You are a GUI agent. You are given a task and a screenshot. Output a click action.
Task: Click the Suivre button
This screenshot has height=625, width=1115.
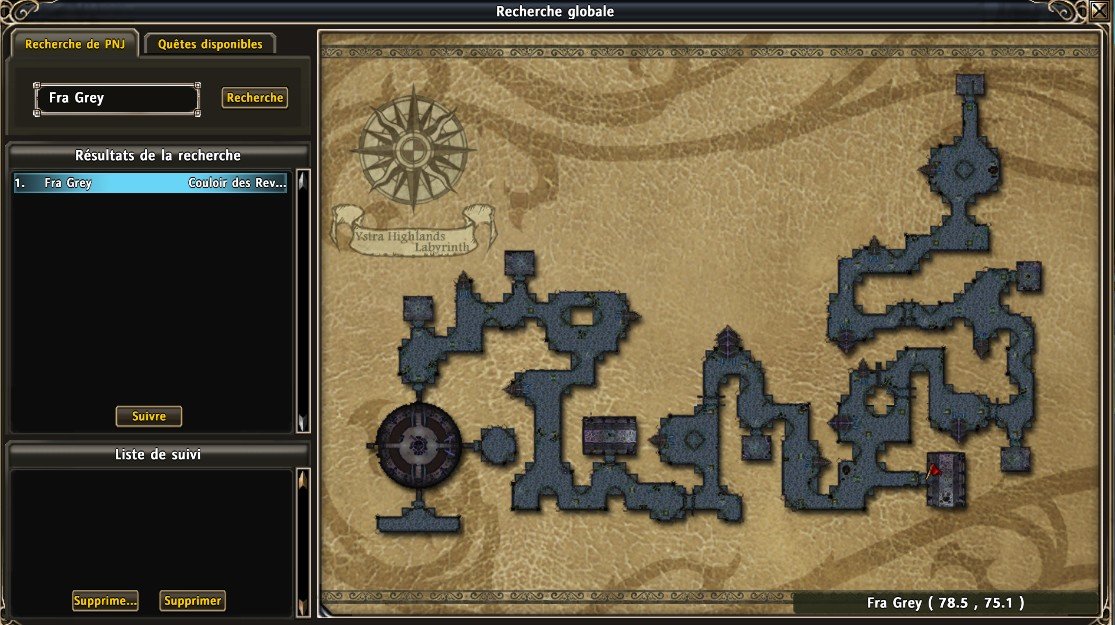pyautogui.click(x=149, y=416)
